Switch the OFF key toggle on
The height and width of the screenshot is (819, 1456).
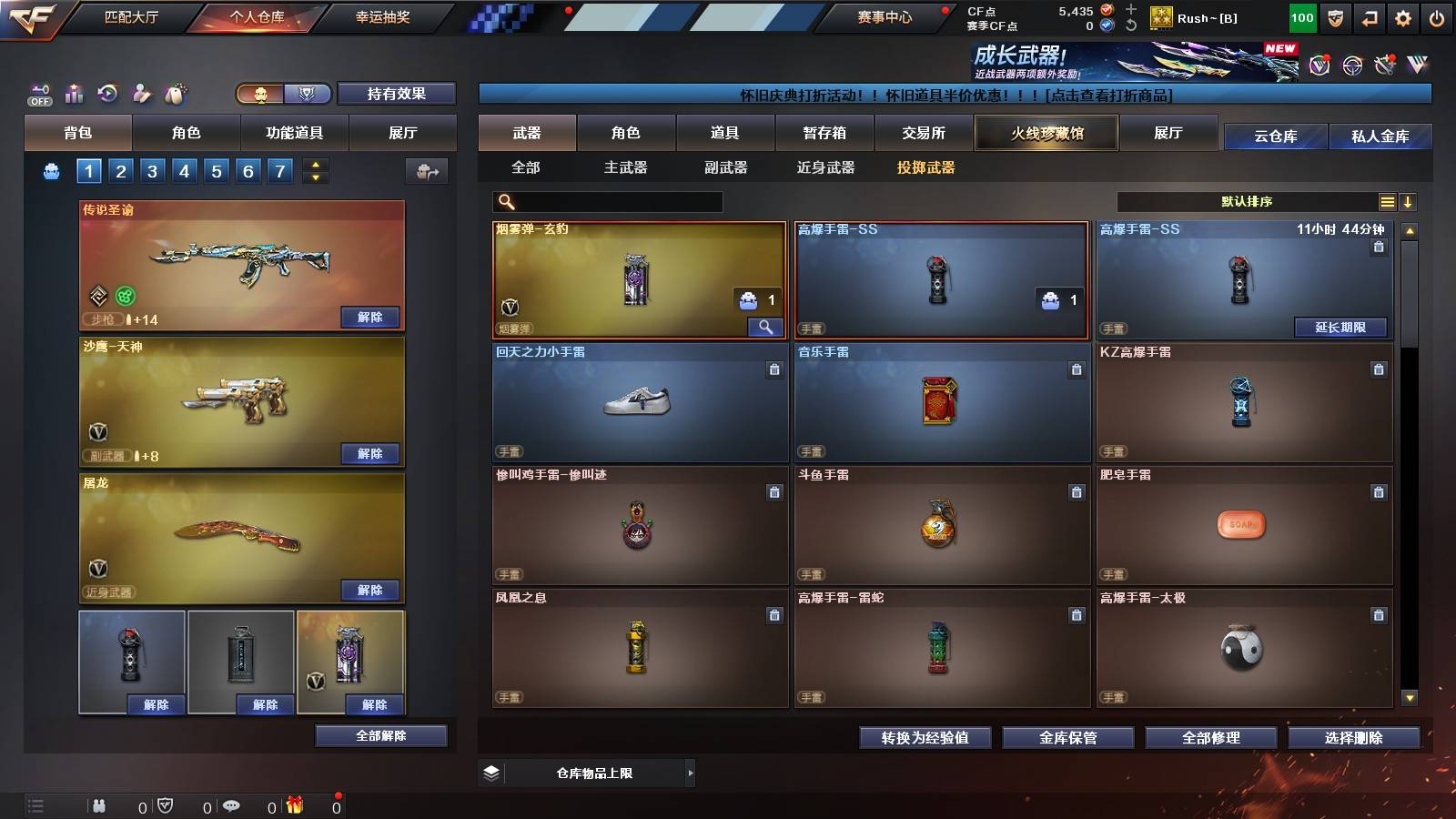tap(38, 94)
